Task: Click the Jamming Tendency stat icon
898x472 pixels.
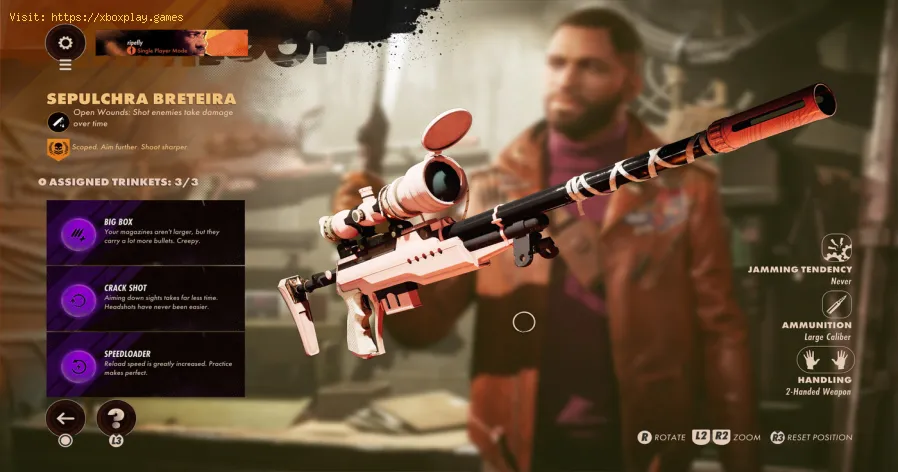Action: (x=837, y=248)
